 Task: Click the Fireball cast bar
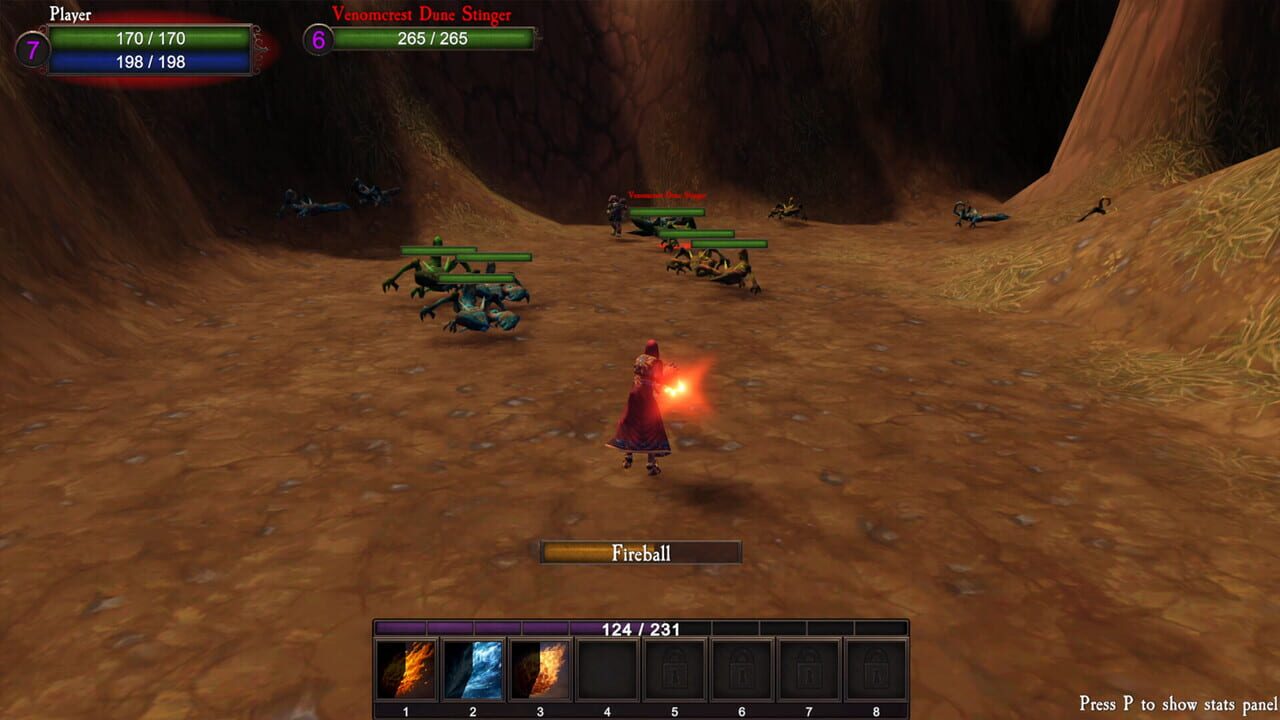[641, 550]
